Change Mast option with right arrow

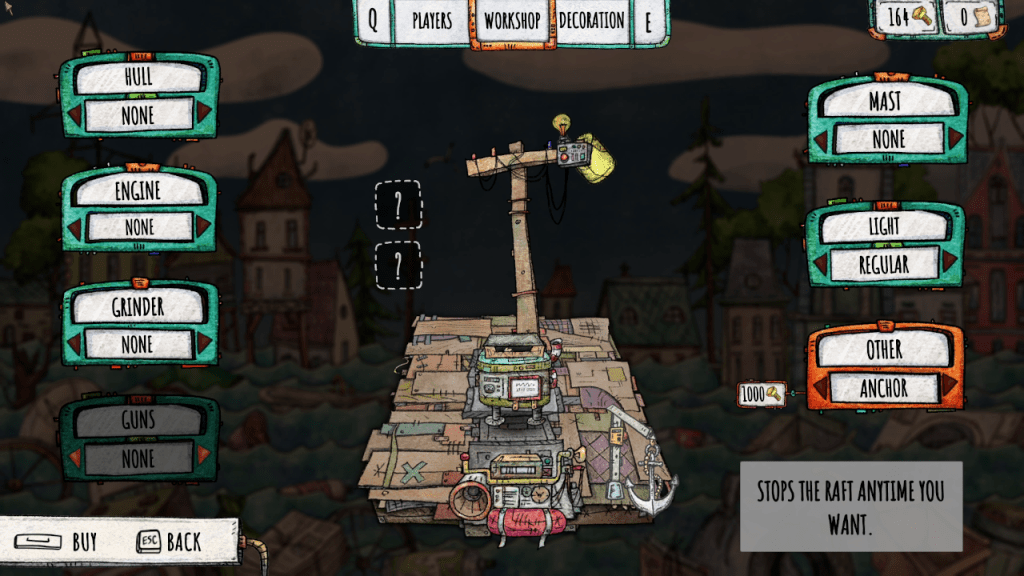[954, 138]
